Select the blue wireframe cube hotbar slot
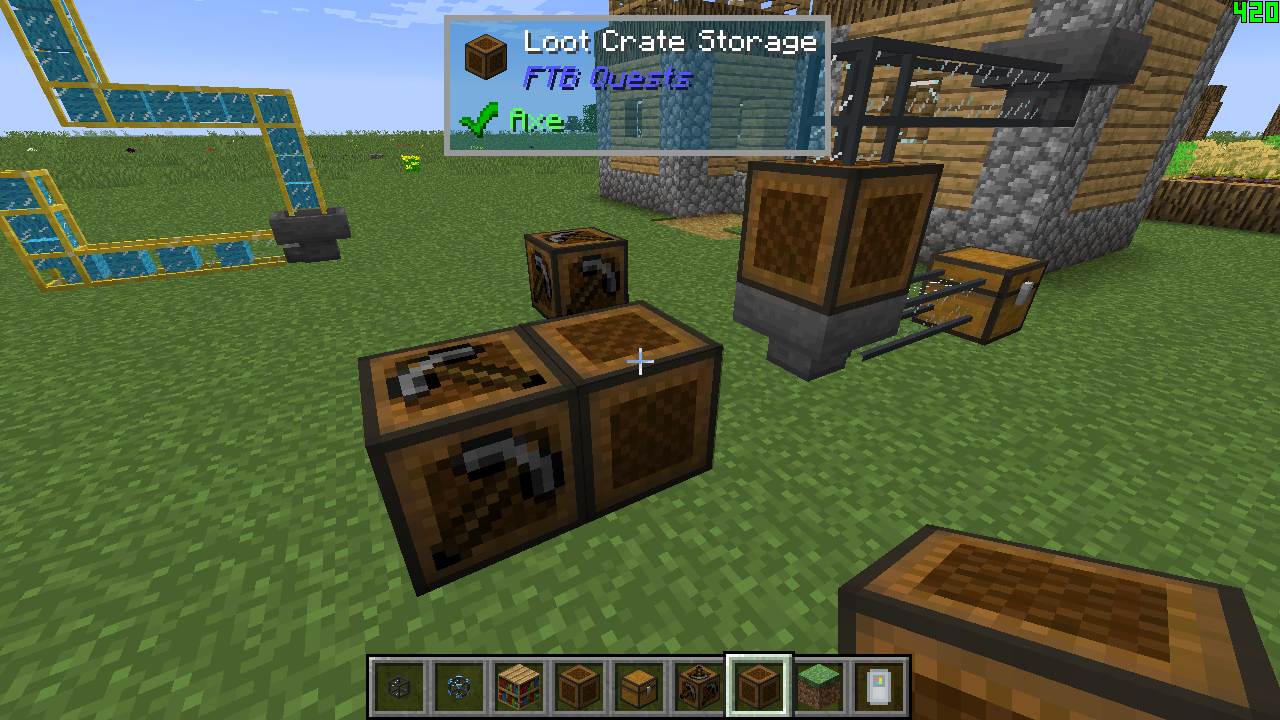The width and height of the screenshot is (1280, 720). click(459, 687)
